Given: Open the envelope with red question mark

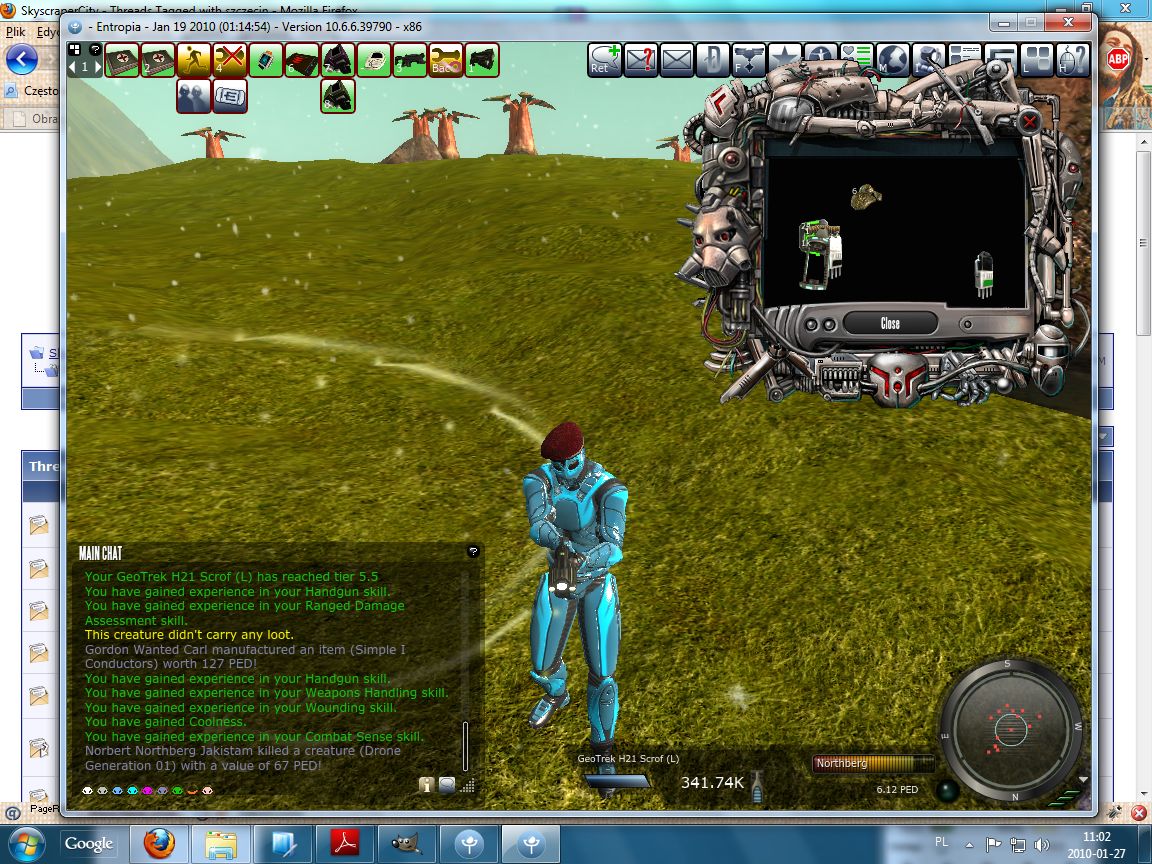Looking at the screenshot, I should [641, 60].
